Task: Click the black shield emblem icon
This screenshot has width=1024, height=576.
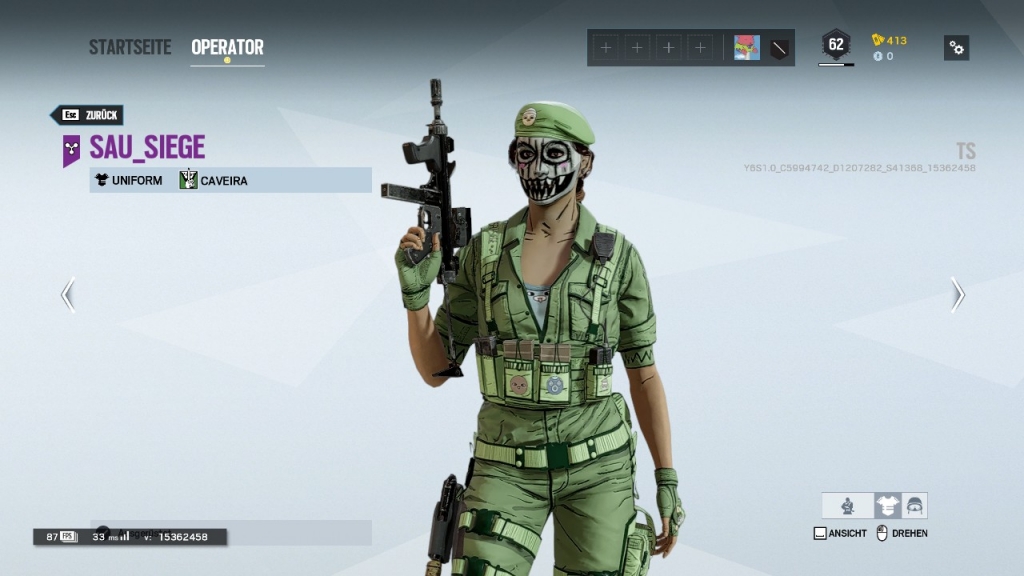Action: (779, 47)
